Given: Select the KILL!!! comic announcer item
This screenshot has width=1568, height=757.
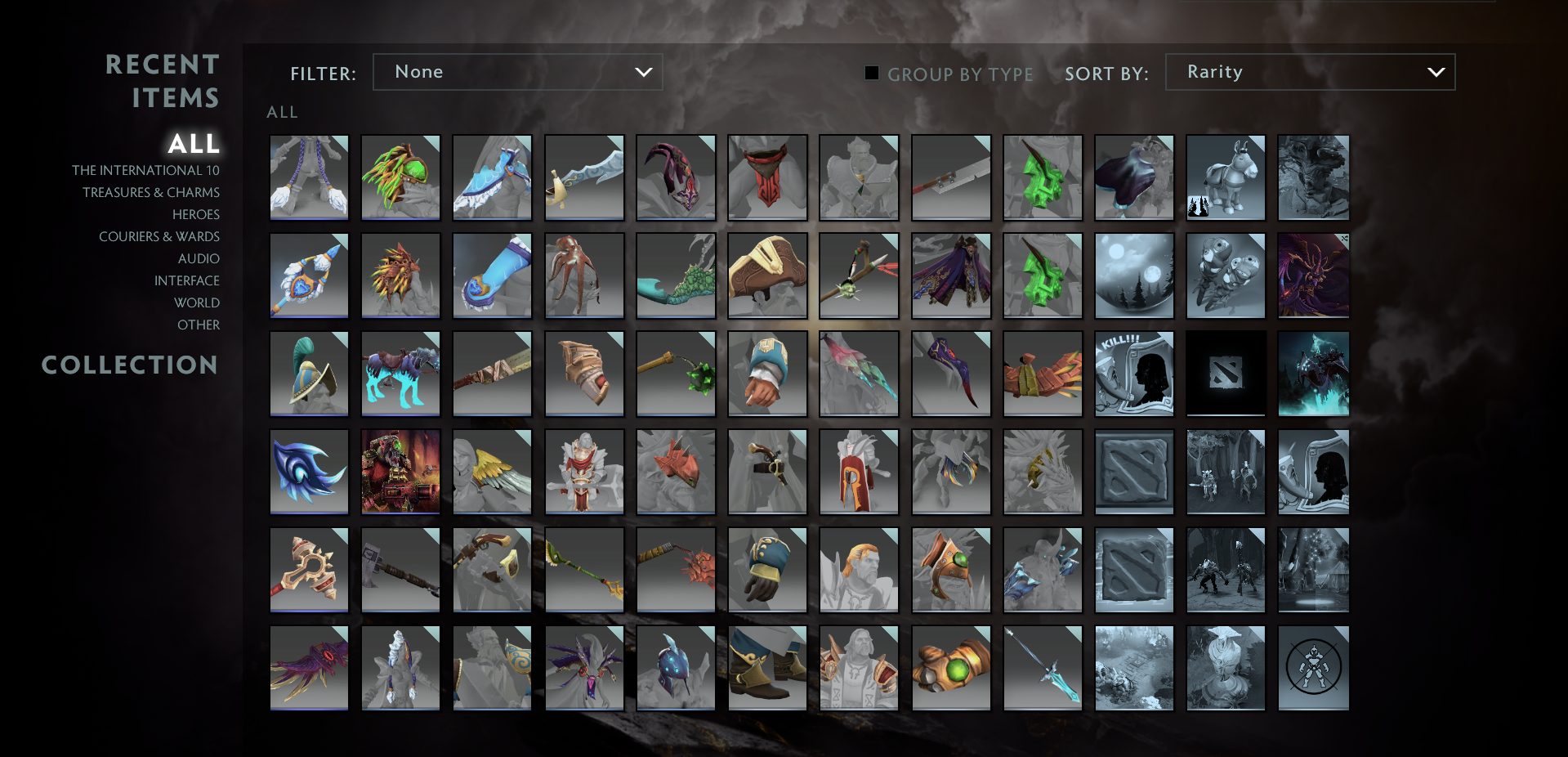Looking at the screenshot, I should (x=1133, y=374).
